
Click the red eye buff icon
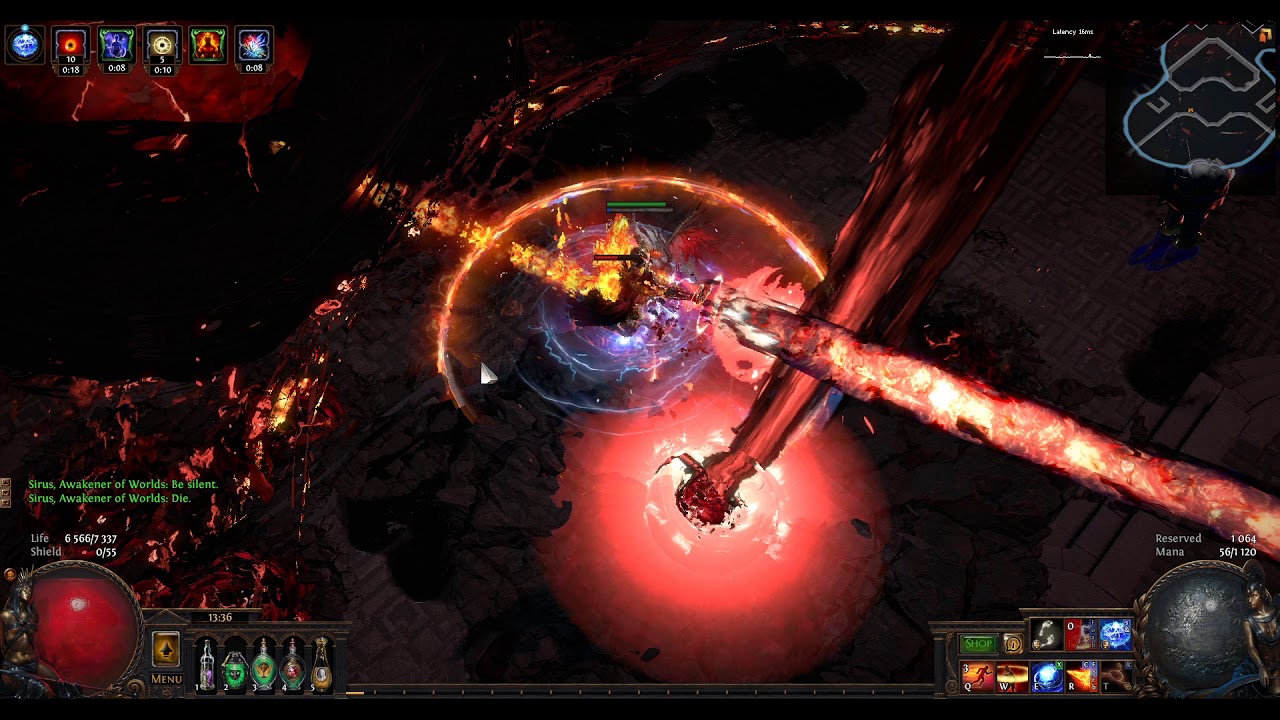[x=71, y=45]
